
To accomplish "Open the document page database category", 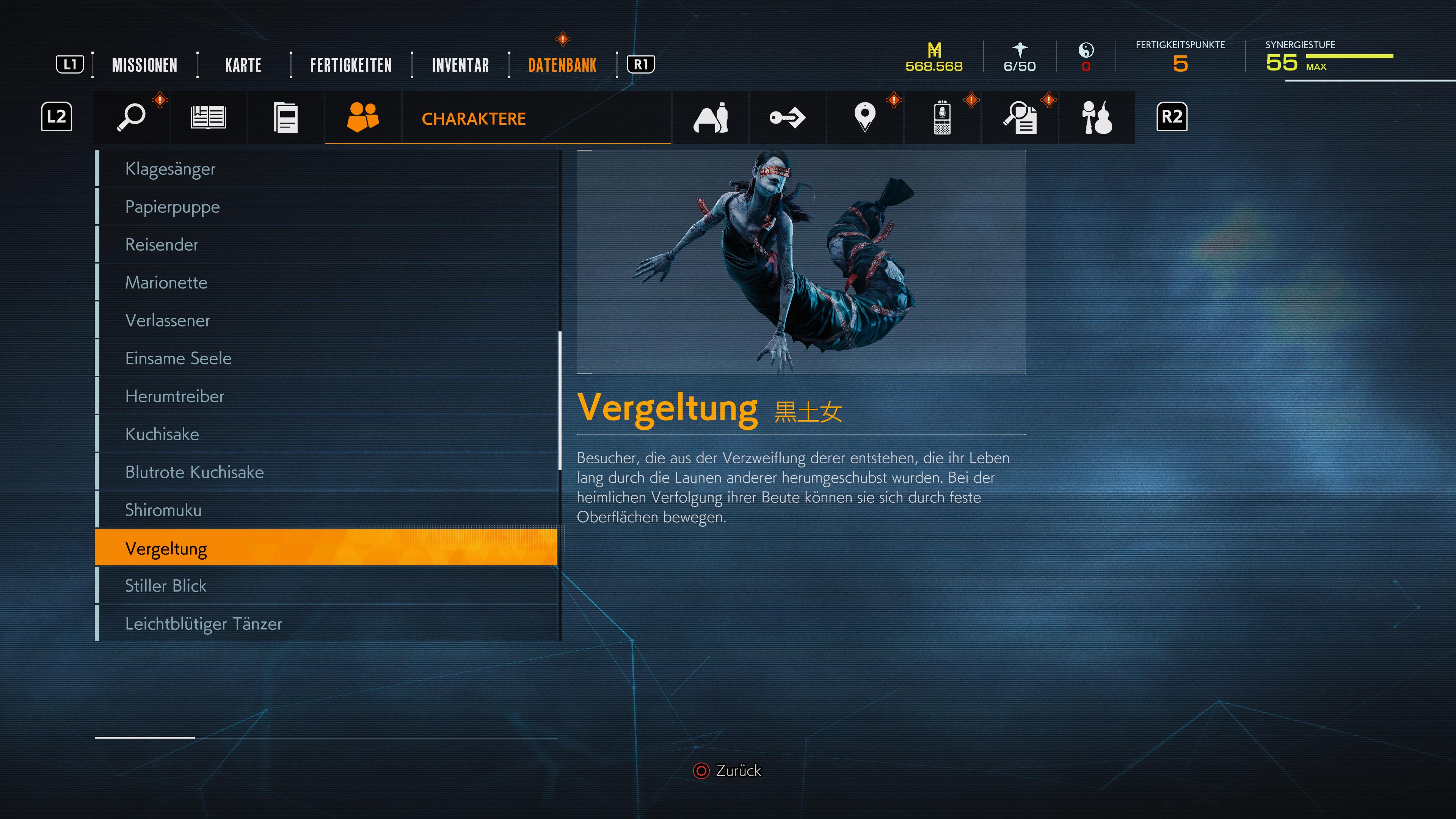I will click(x=286, y=118).
